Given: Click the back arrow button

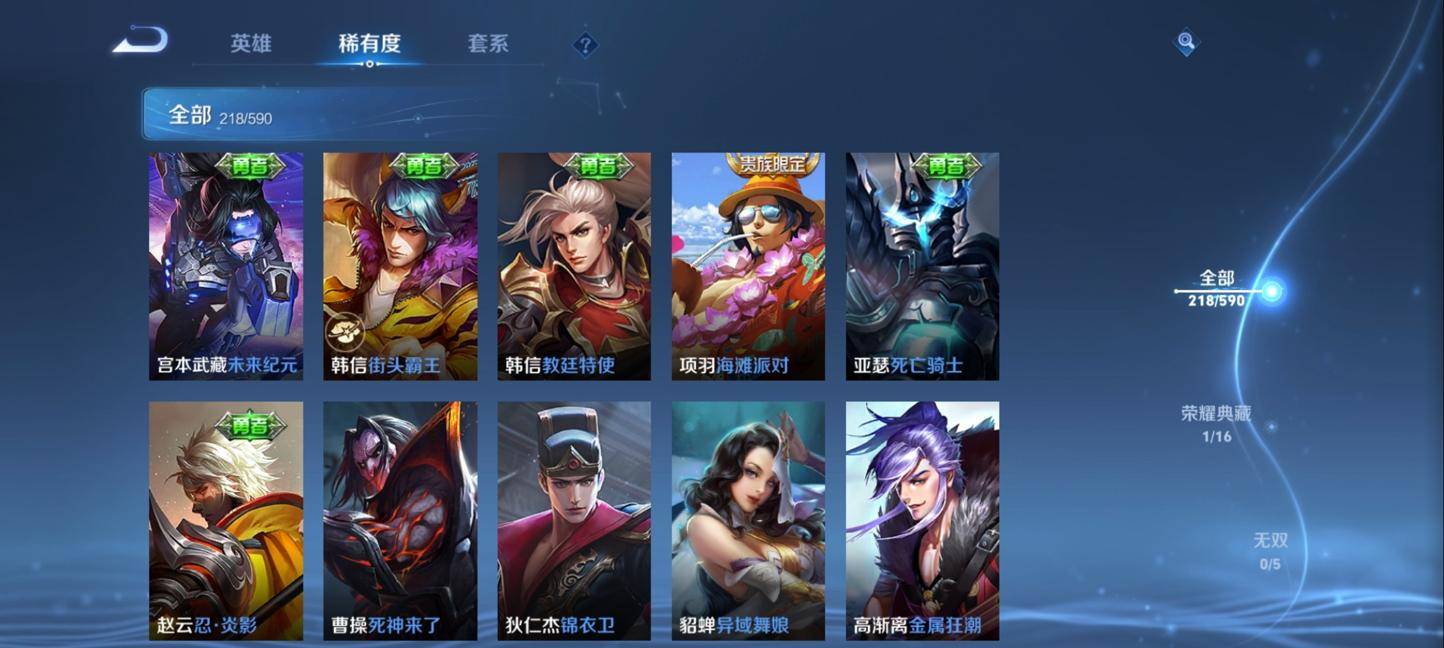Looking at the screenshot, I should coord(140,41).
